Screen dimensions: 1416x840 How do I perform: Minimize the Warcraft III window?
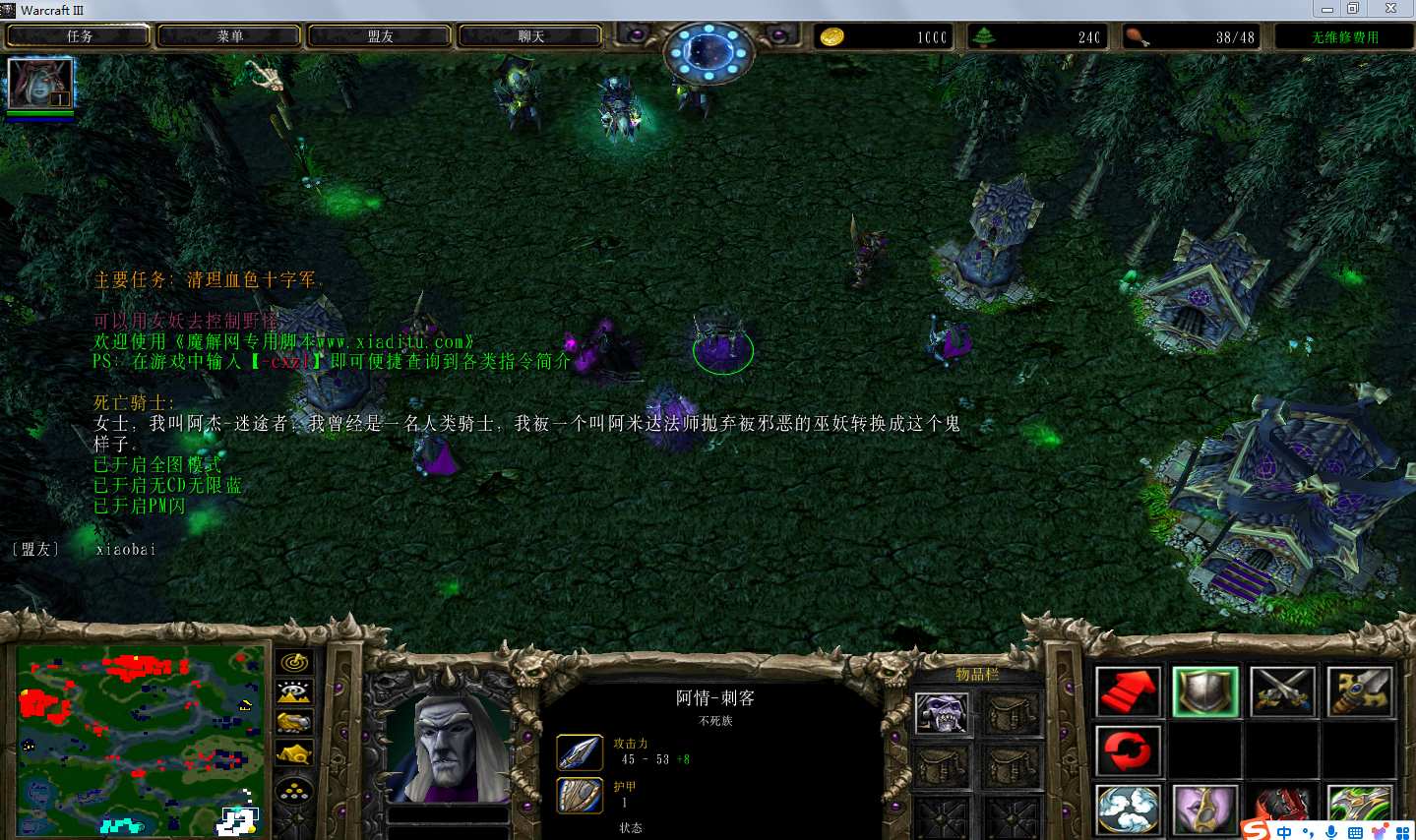(1327, 9)
